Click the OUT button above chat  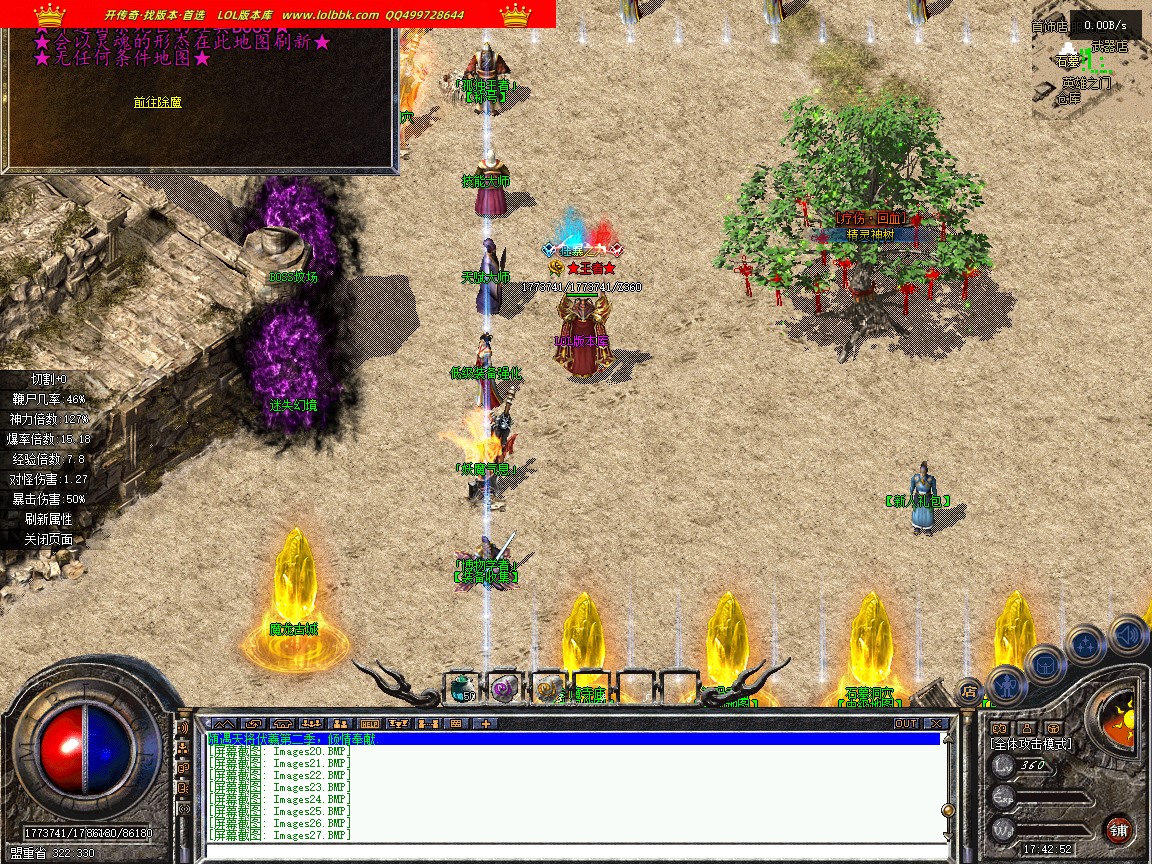[905, 723]
